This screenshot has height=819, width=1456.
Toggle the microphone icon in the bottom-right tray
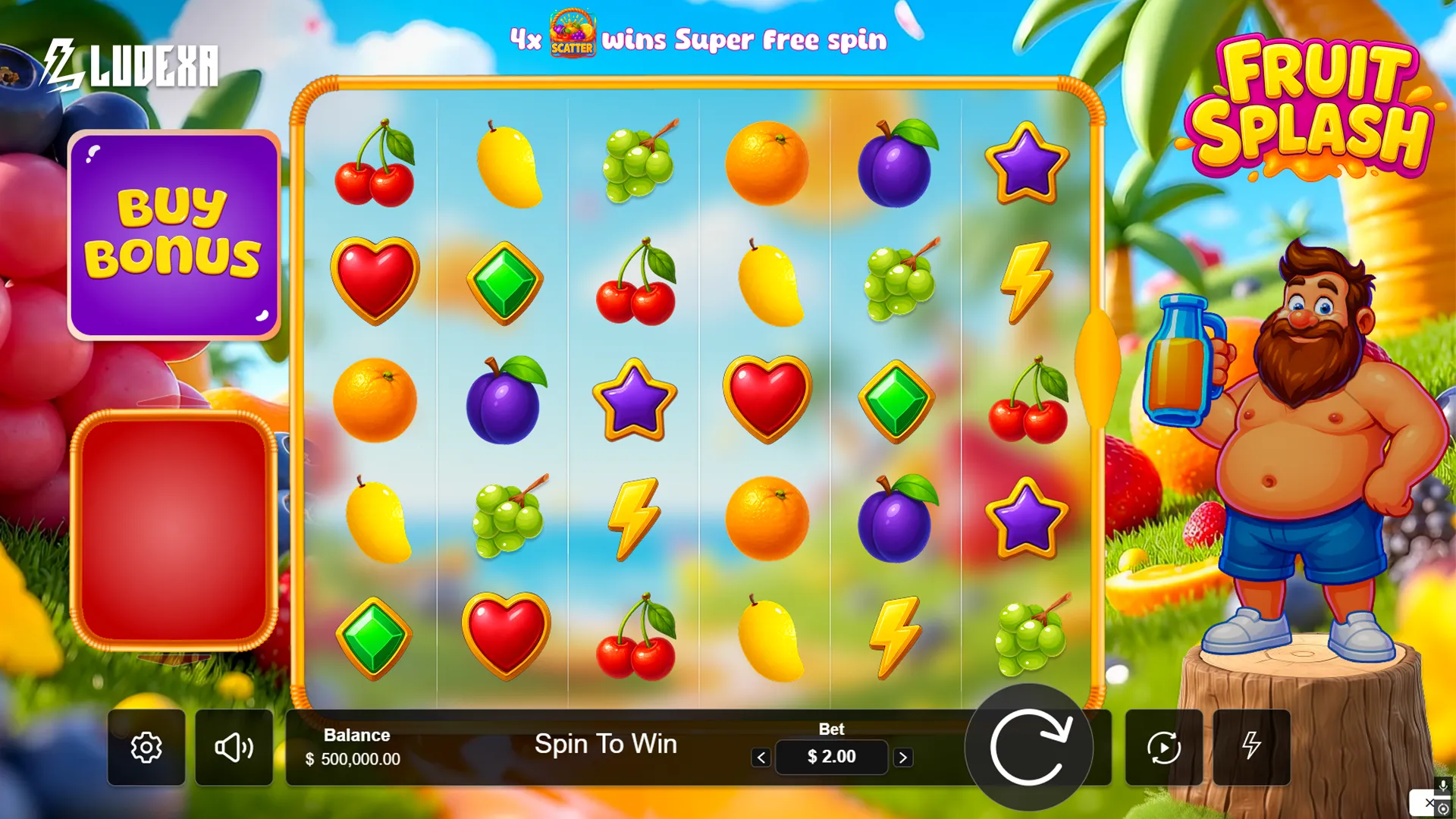pos(1444,786)
